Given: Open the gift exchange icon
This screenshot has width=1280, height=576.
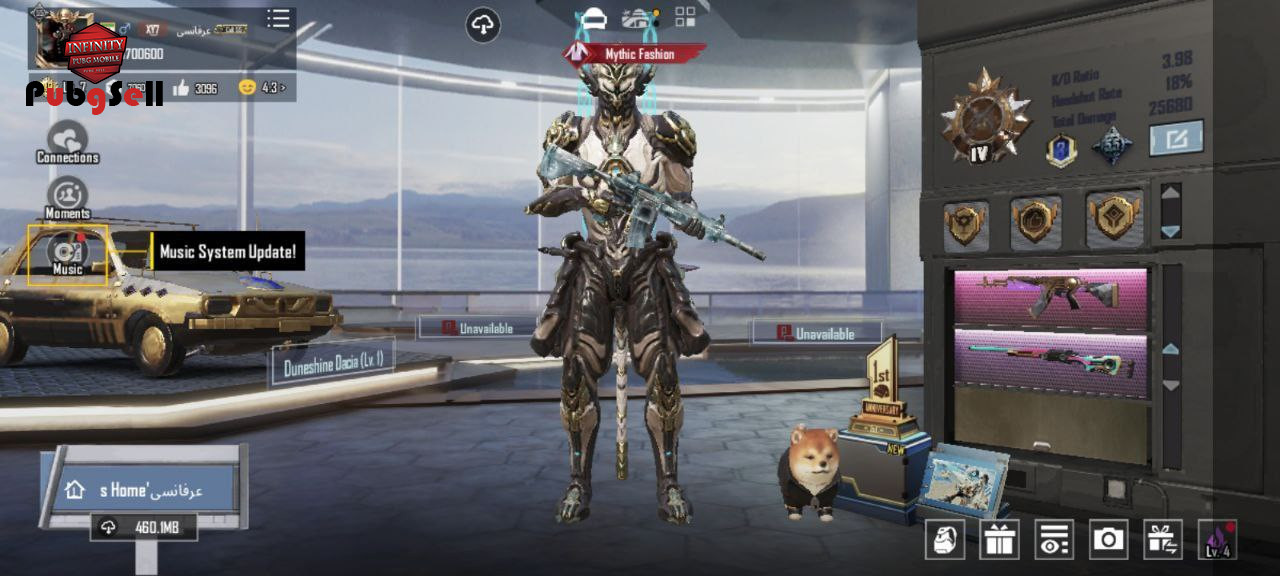Looking at the screenshot, I should point(1163,540).
